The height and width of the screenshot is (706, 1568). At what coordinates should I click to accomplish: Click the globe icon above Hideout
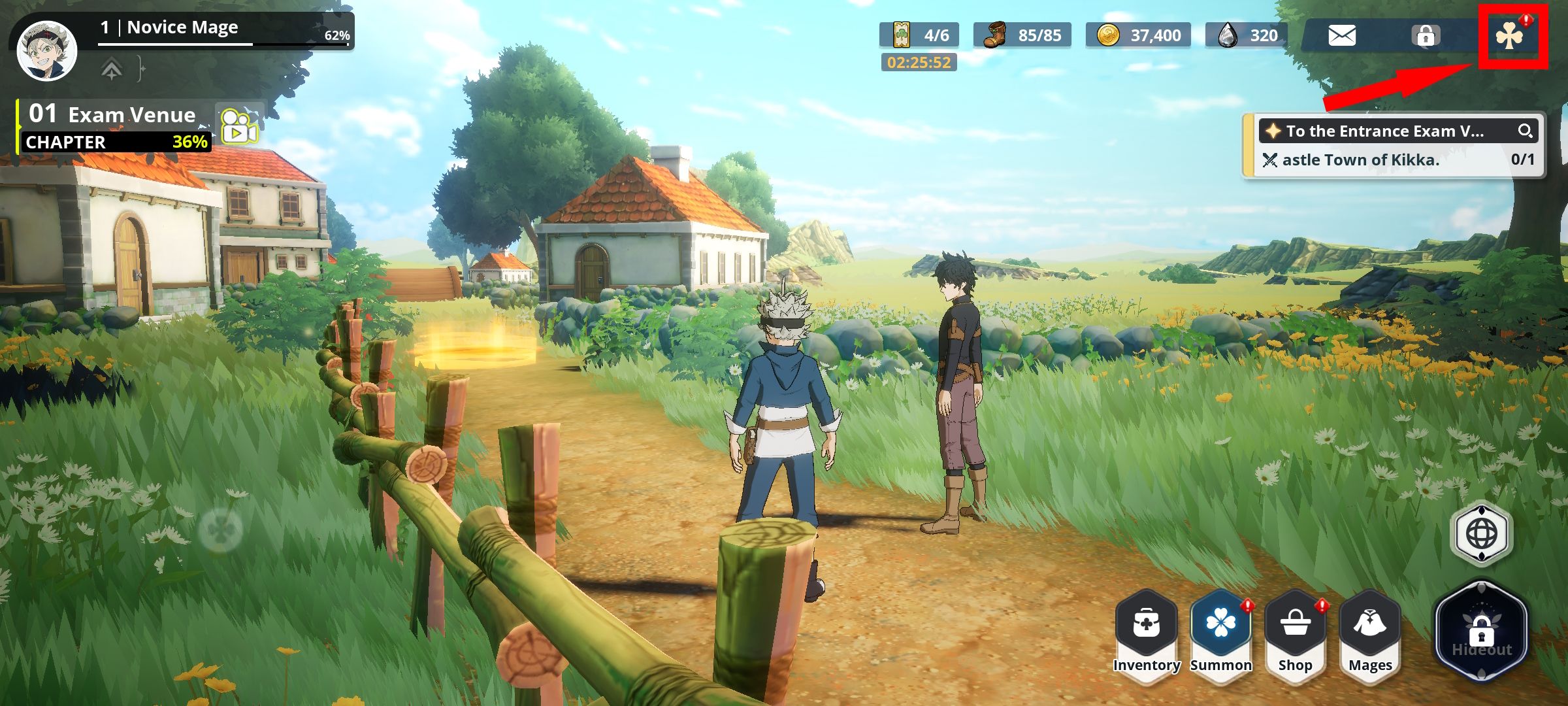coord(1480,533)
